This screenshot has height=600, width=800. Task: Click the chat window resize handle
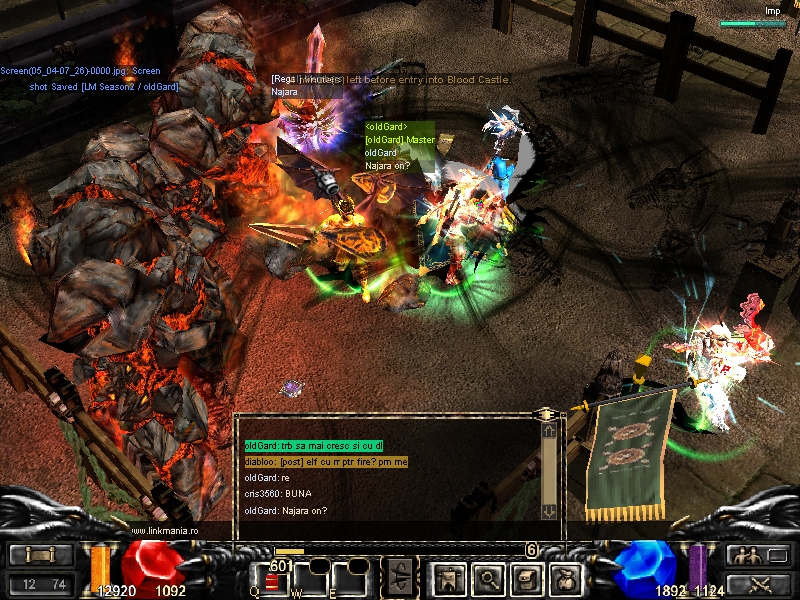545,413
